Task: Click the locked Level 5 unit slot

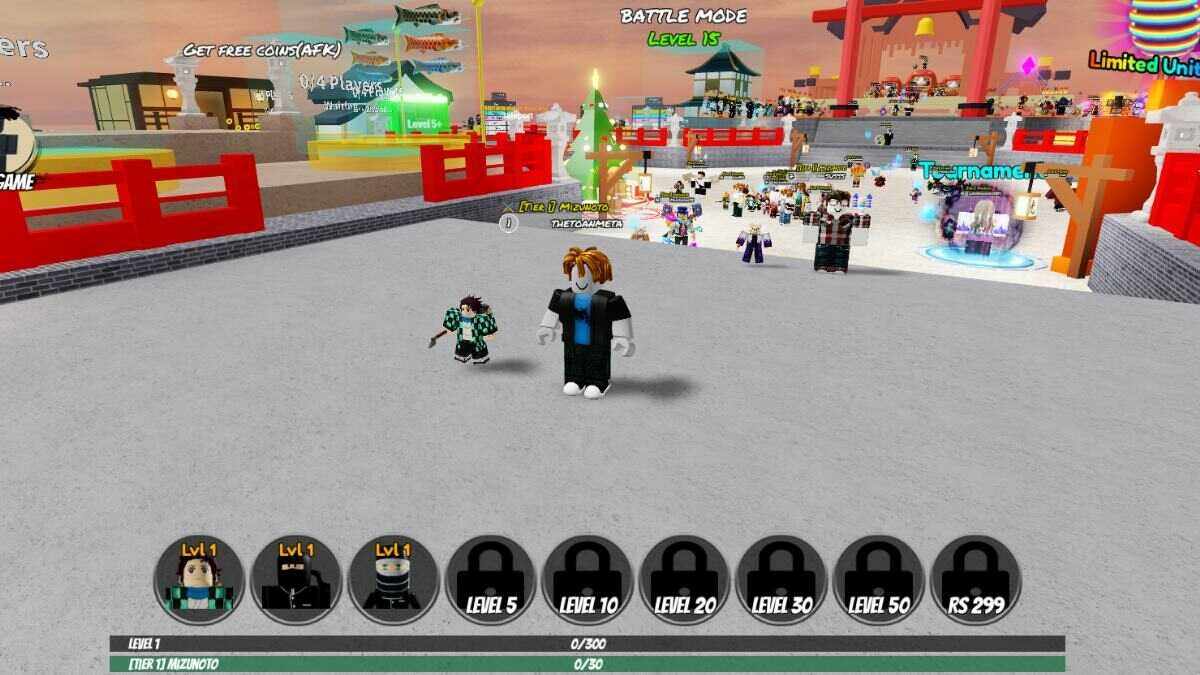Action: 490,580
